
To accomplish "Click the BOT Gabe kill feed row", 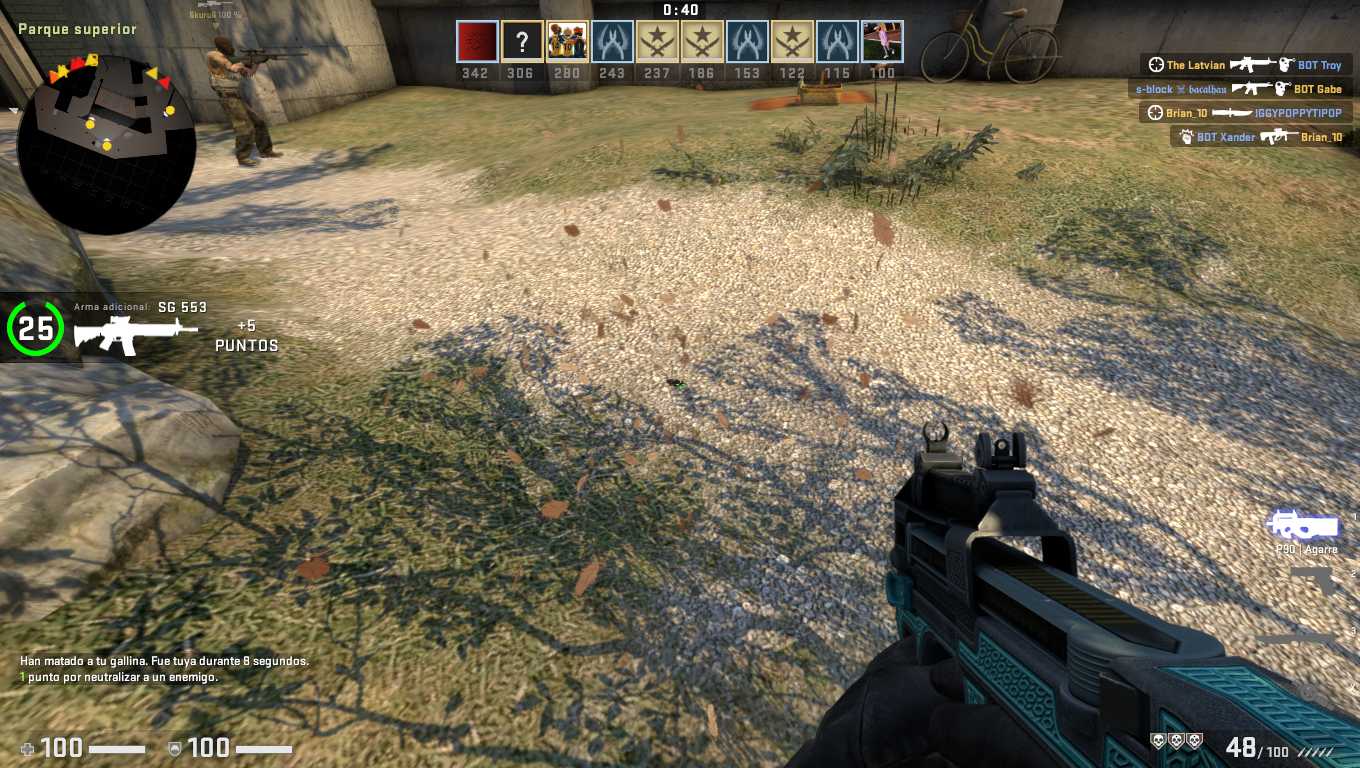I will pyautogui.click(x=1238, y=89).
